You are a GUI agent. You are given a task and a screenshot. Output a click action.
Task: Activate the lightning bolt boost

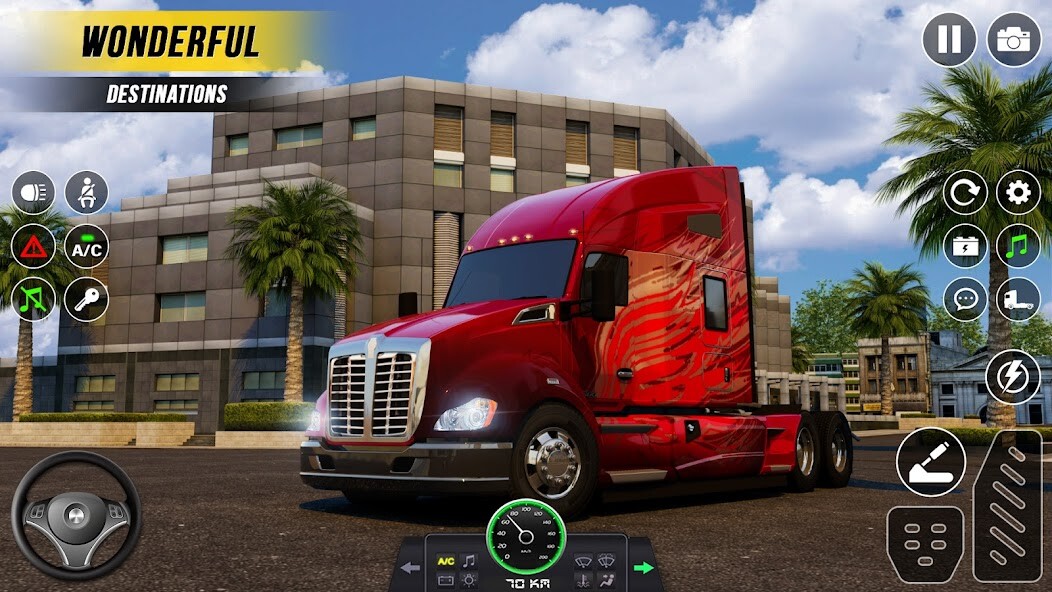point(1013,378)
